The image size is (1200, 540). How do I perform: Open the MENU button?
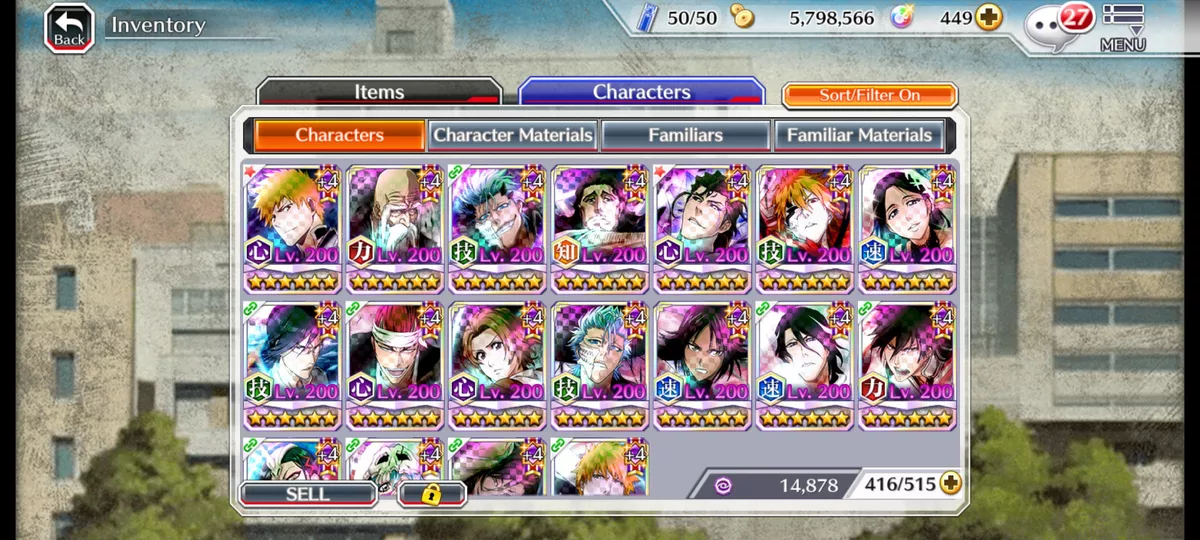click(x=1123, y=28)
